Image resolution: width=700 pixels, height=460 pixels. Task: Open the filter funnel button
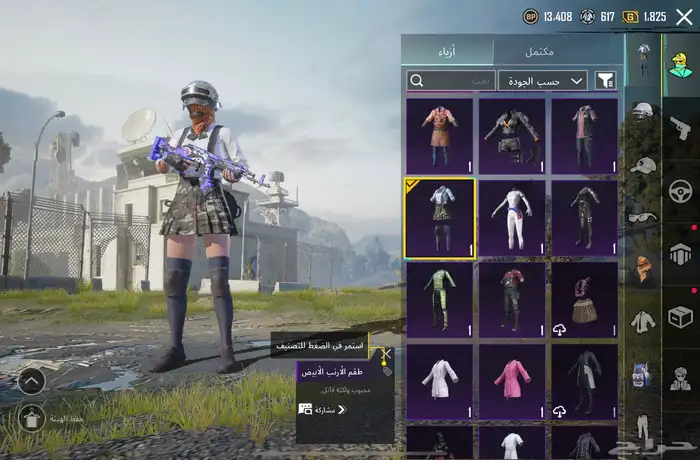[606, 81]
